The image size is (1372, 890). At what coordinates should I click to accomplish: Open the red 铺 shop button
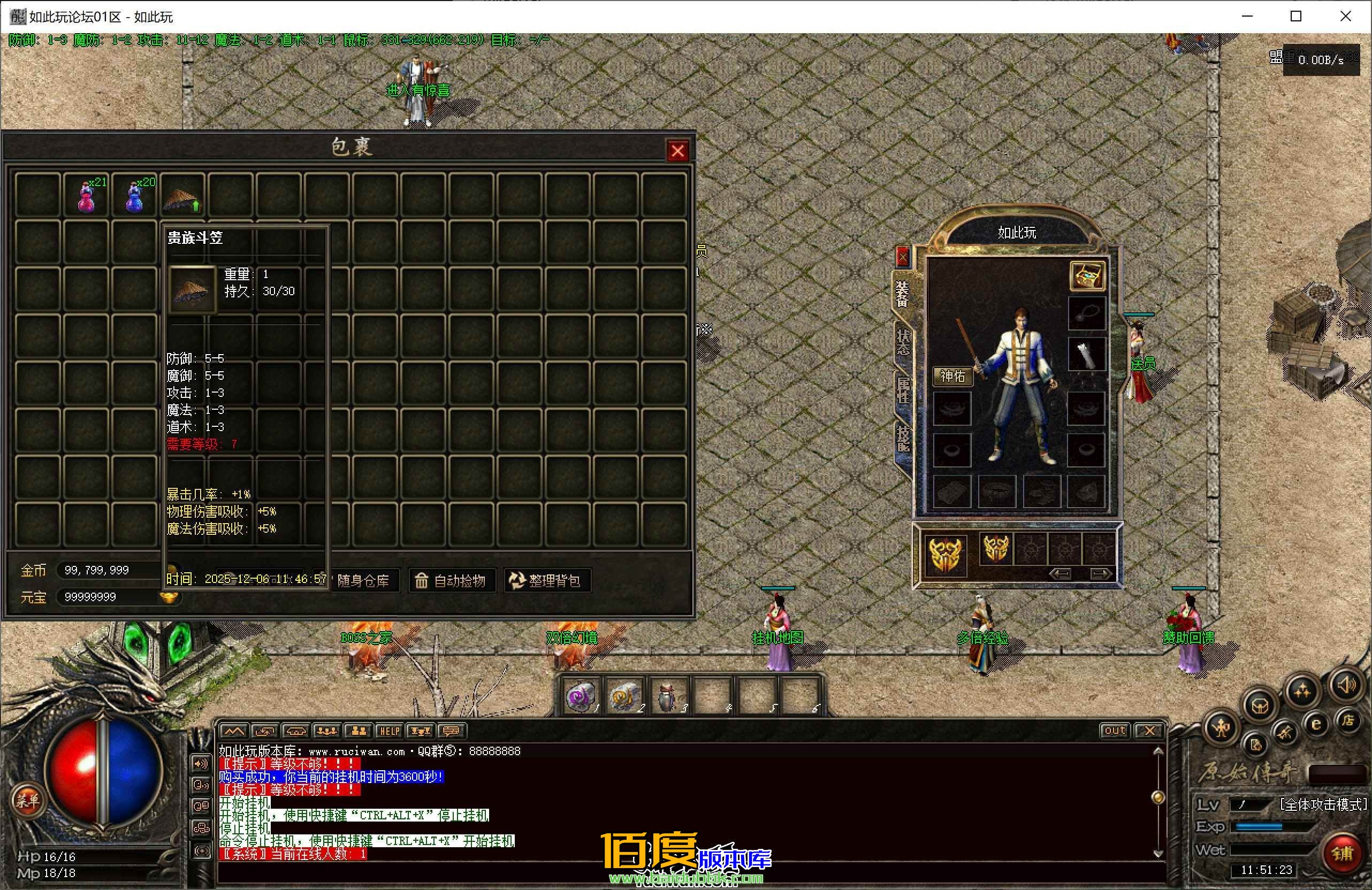[1341, 853]
